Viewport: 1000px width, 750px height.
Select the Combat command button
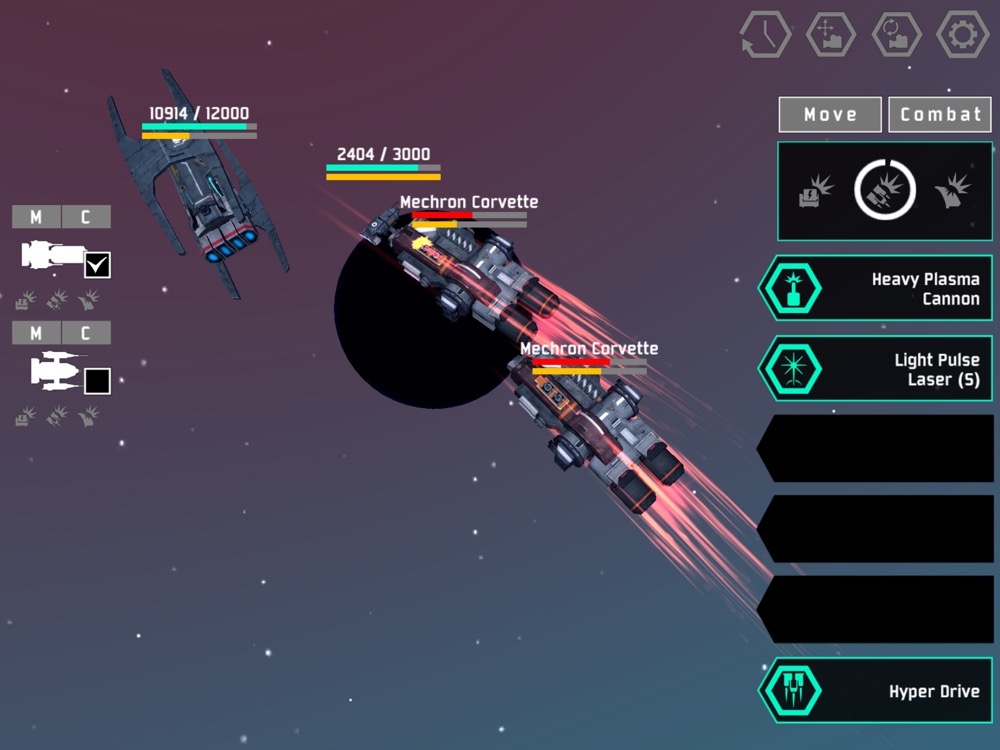940,114
